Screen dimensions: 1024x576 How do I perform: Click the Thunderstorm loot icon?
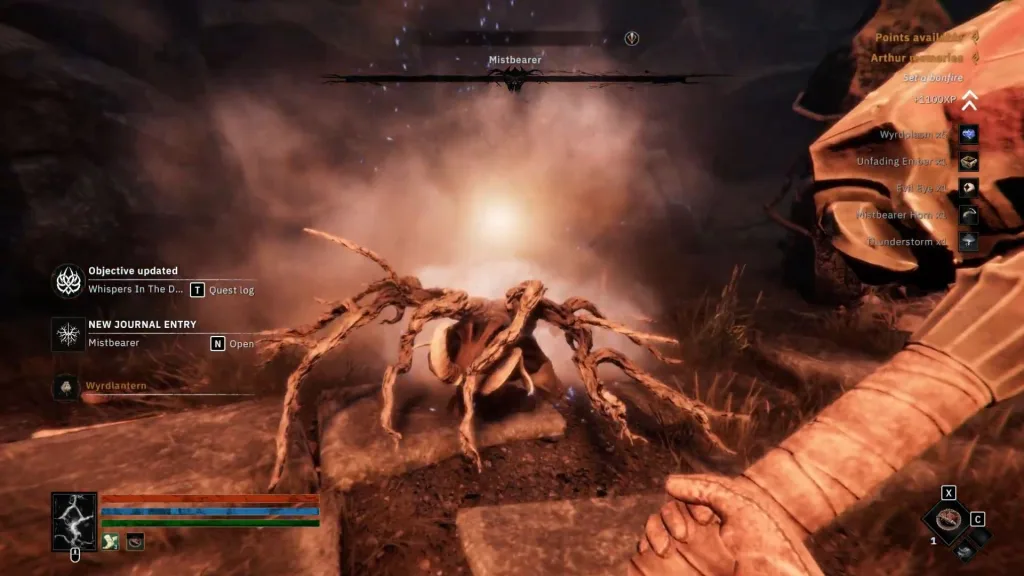tap(968, 242)
